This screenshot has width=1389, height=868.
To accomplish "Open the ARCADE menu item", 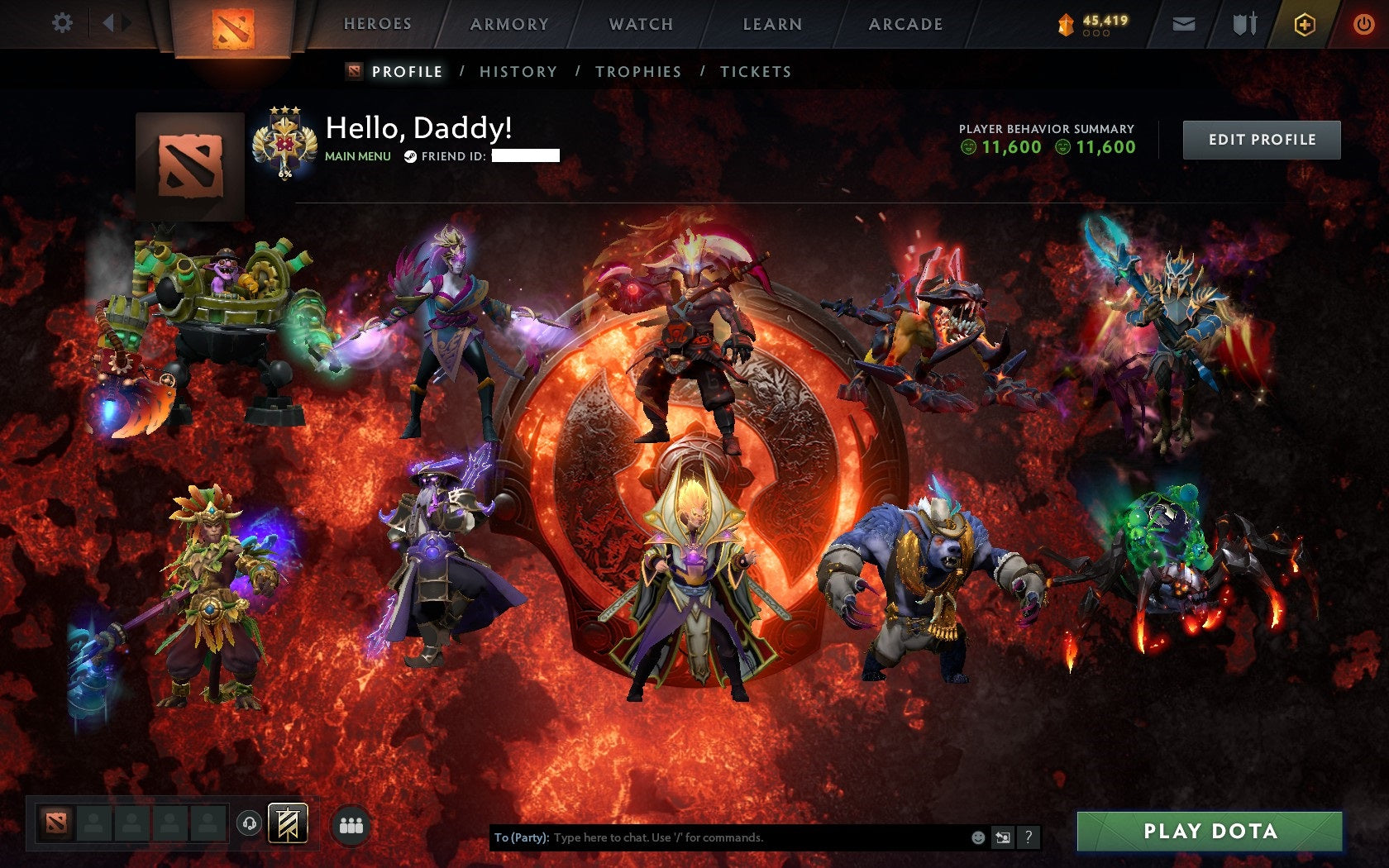I will click(905, 25).
